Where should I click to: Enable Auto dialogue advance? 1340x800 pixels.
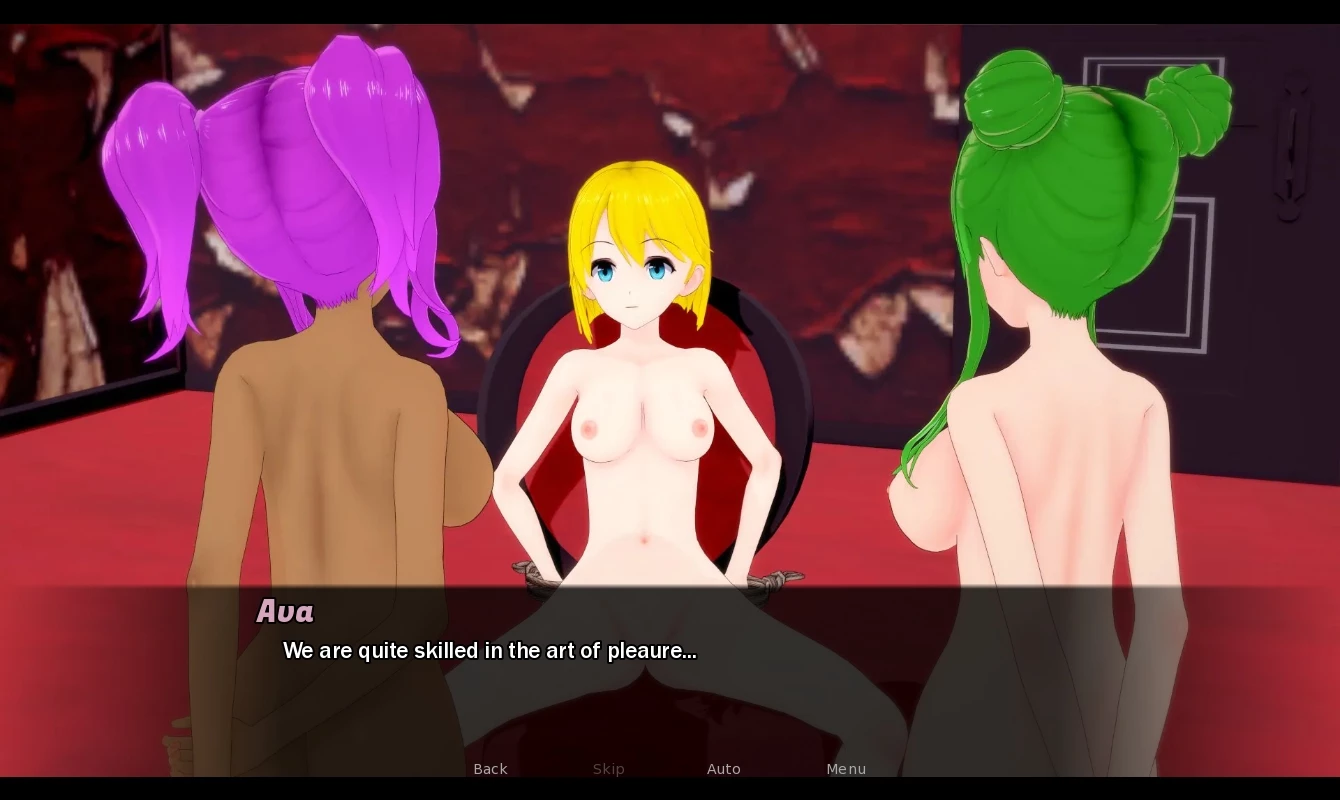(x=723, y=769)
